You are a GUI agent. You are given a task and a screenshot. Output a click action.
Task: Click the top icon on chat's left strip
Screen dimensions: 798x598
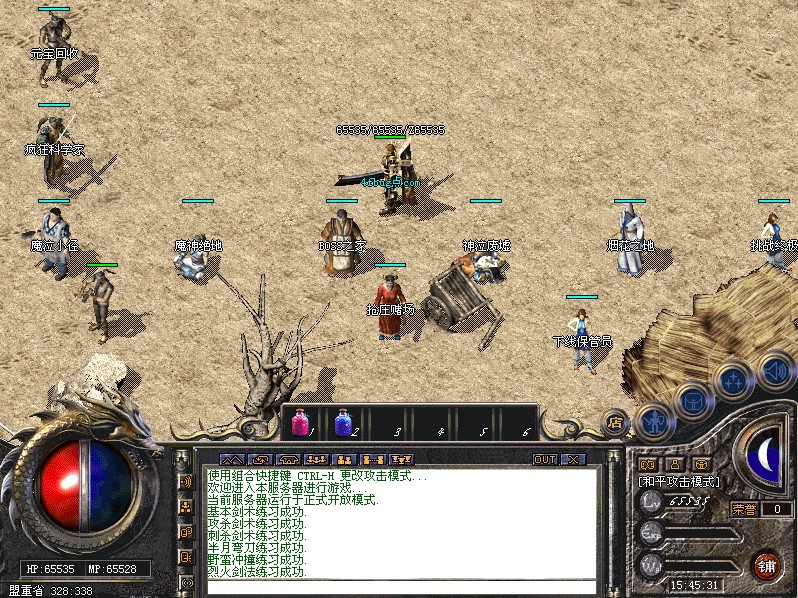coord(186,481)
